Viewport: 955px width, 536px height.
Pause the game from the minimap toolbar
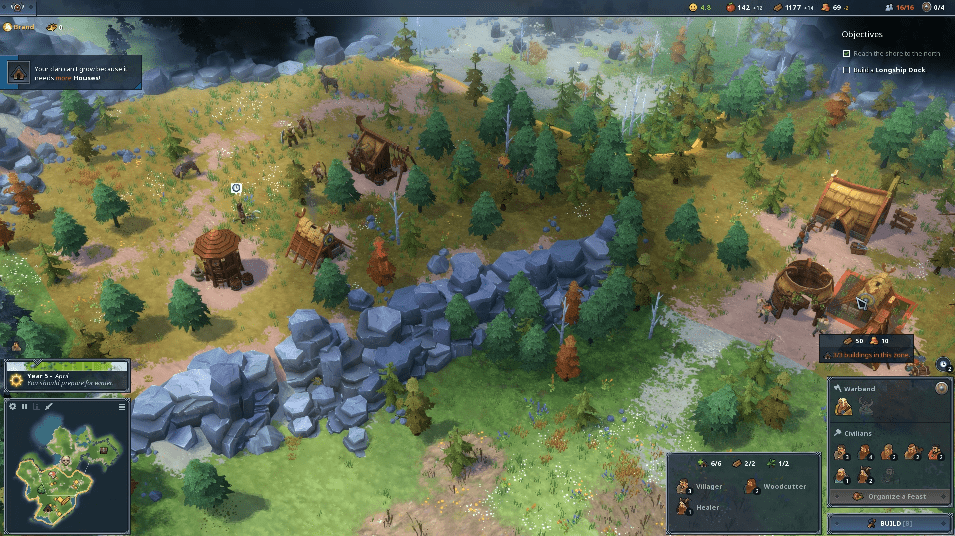(25, 407)
